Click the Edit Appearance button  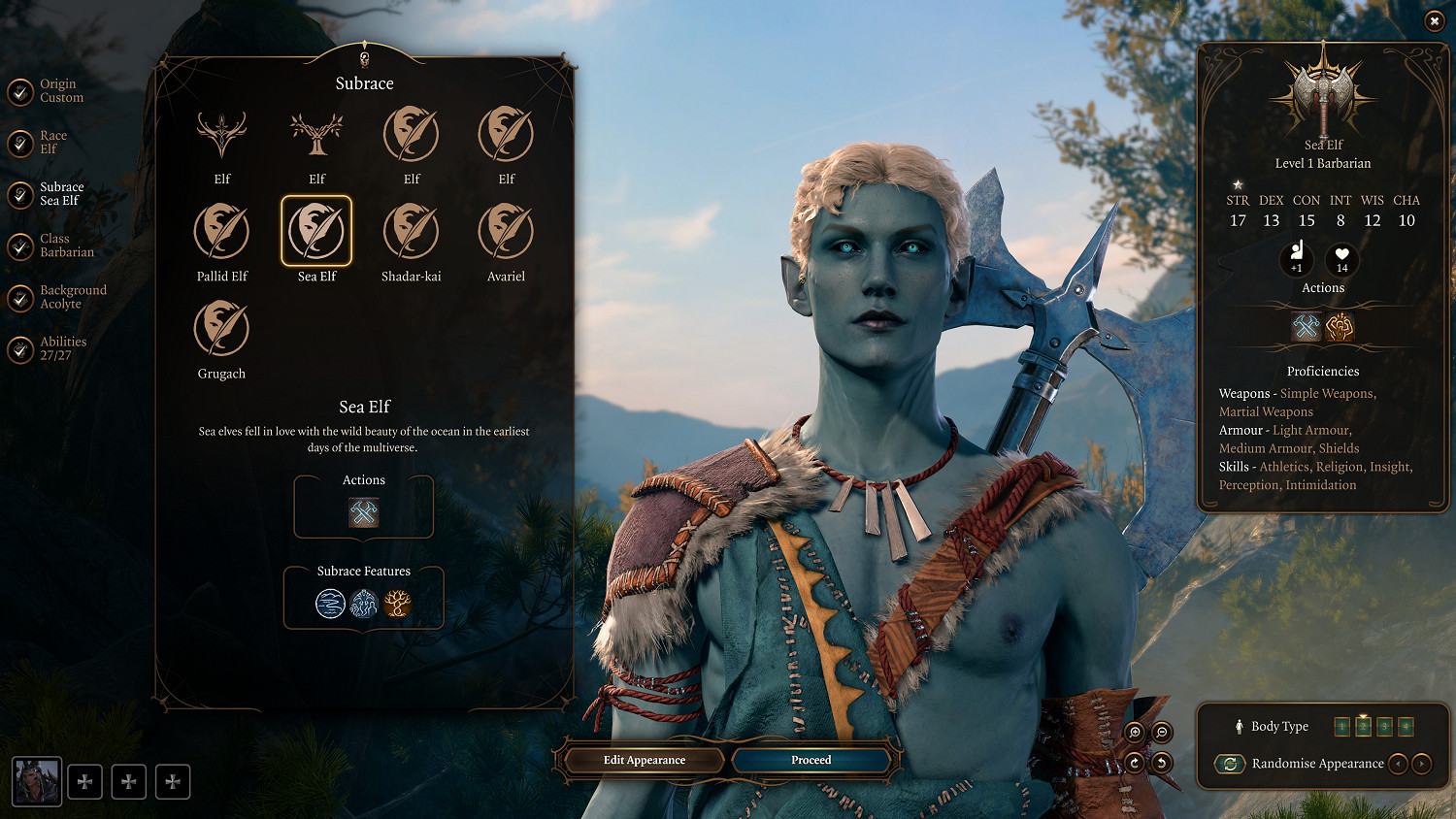645,760
